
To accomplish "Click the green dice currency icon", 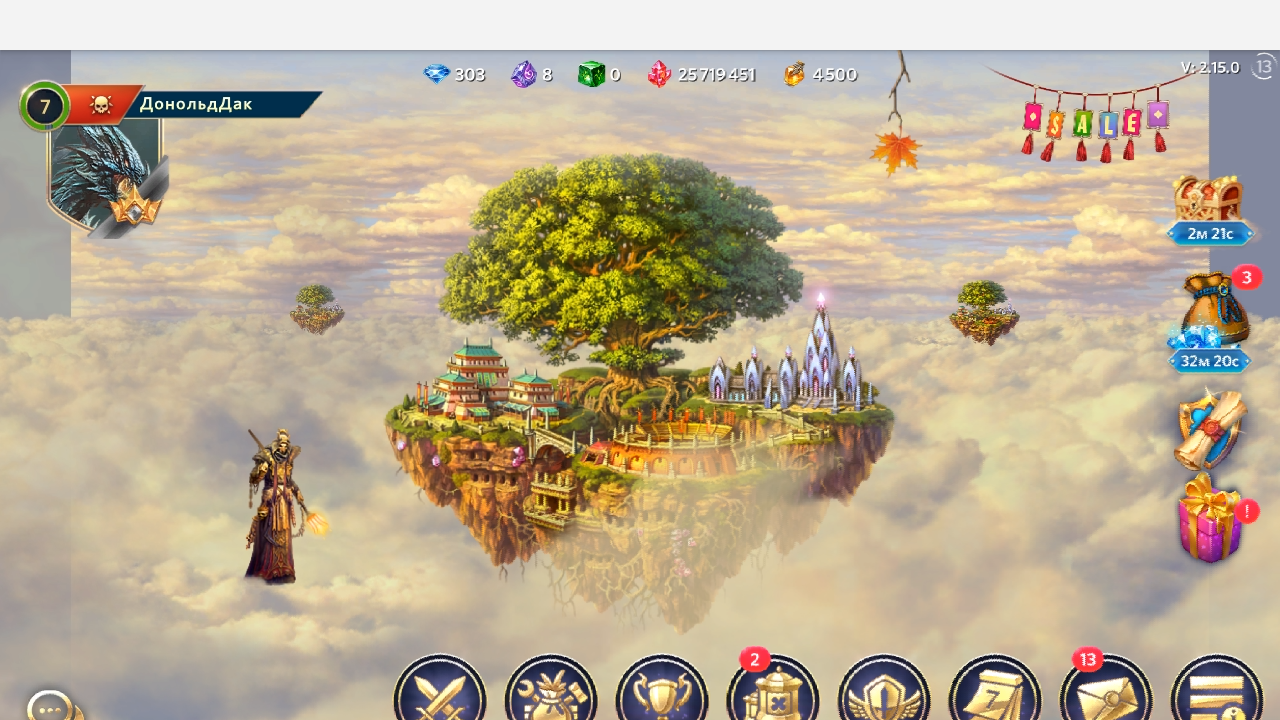I will tap(592, 75).
